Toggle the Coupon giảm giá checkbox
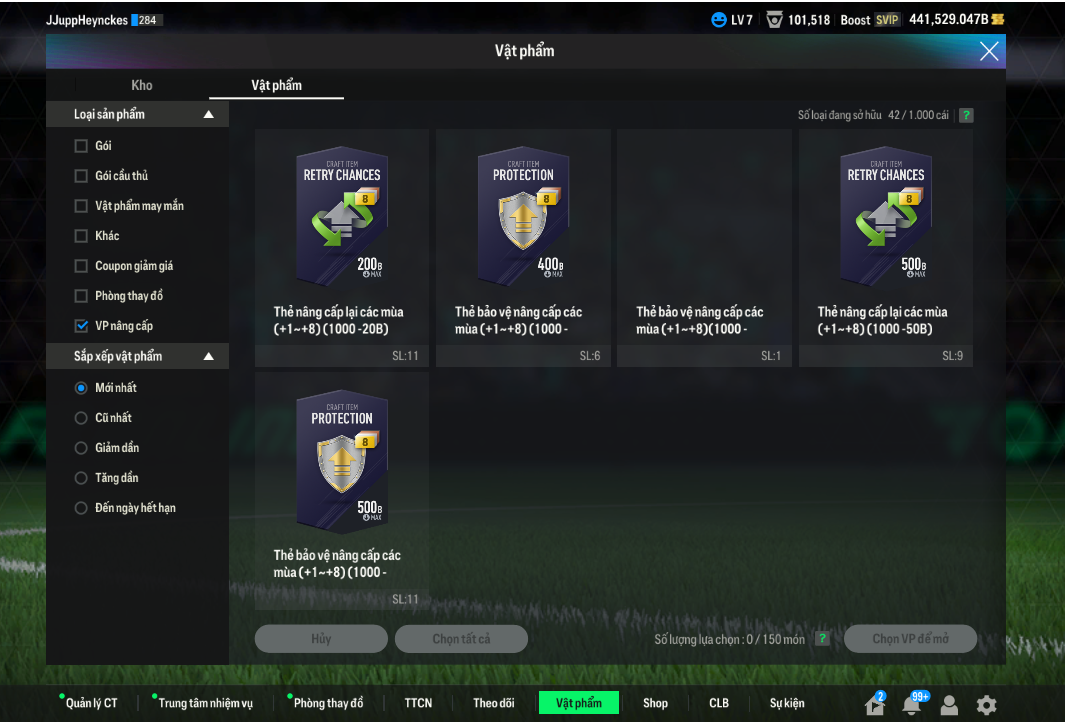The image size is (1065, 722). pos(82,266)
